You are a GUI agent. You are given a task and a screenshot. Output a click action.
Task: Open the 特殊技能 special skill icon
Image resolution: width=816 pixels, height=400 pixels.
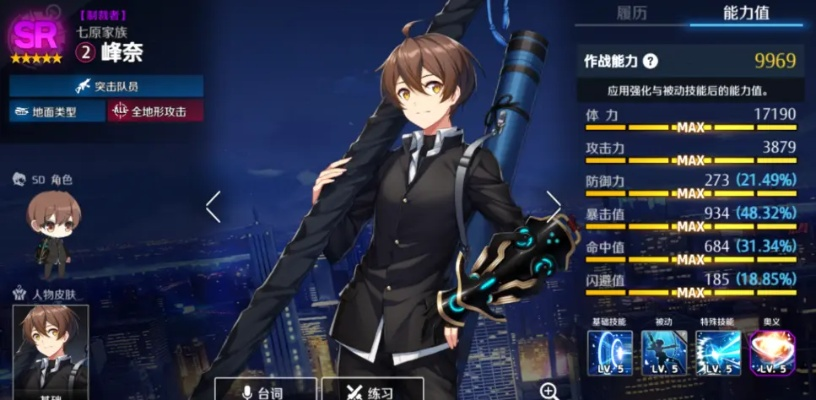(717, 354)
